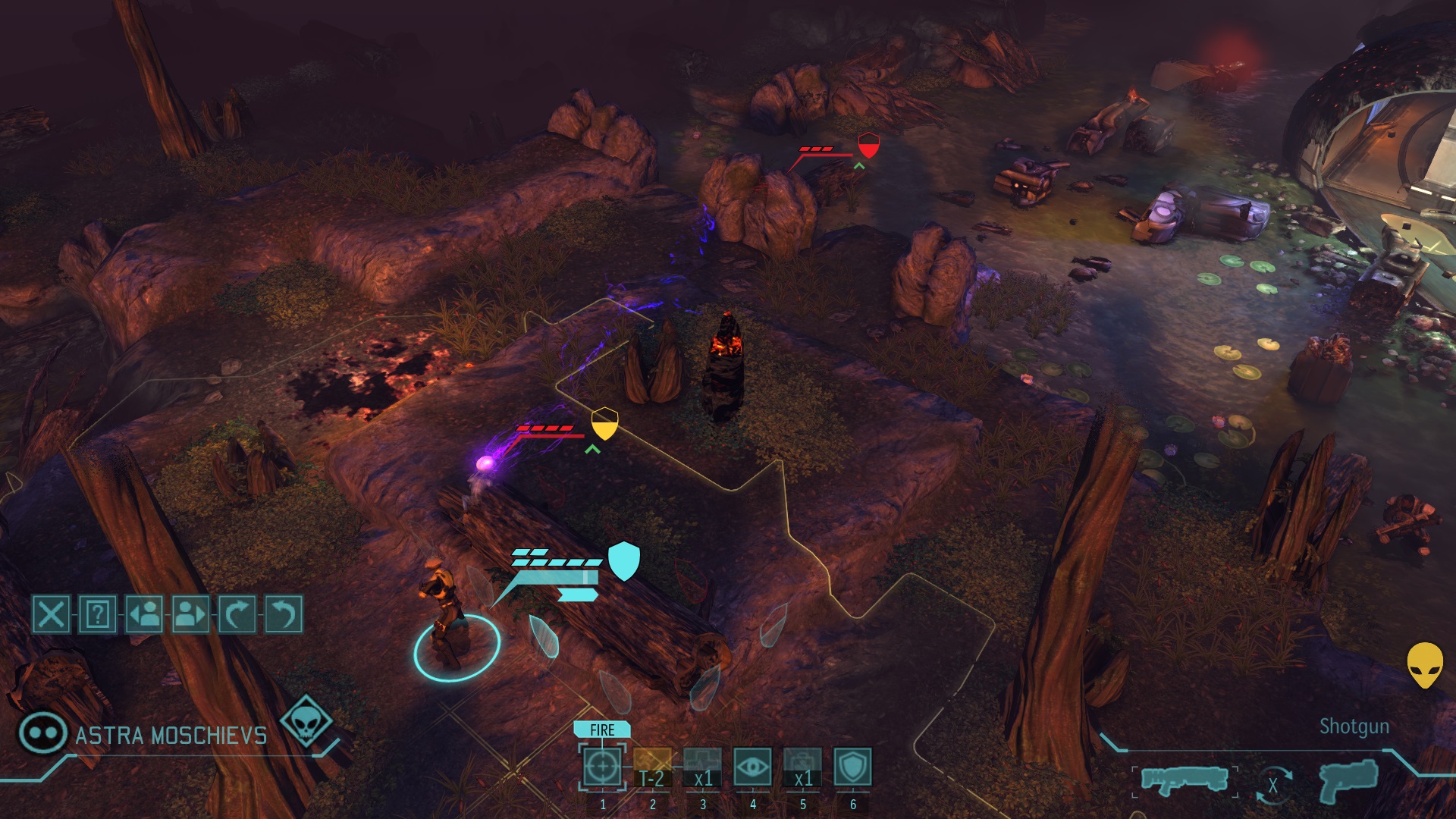Switch to the pistol sidearm
The image size is (1456, 819).
click(1348, 780)
